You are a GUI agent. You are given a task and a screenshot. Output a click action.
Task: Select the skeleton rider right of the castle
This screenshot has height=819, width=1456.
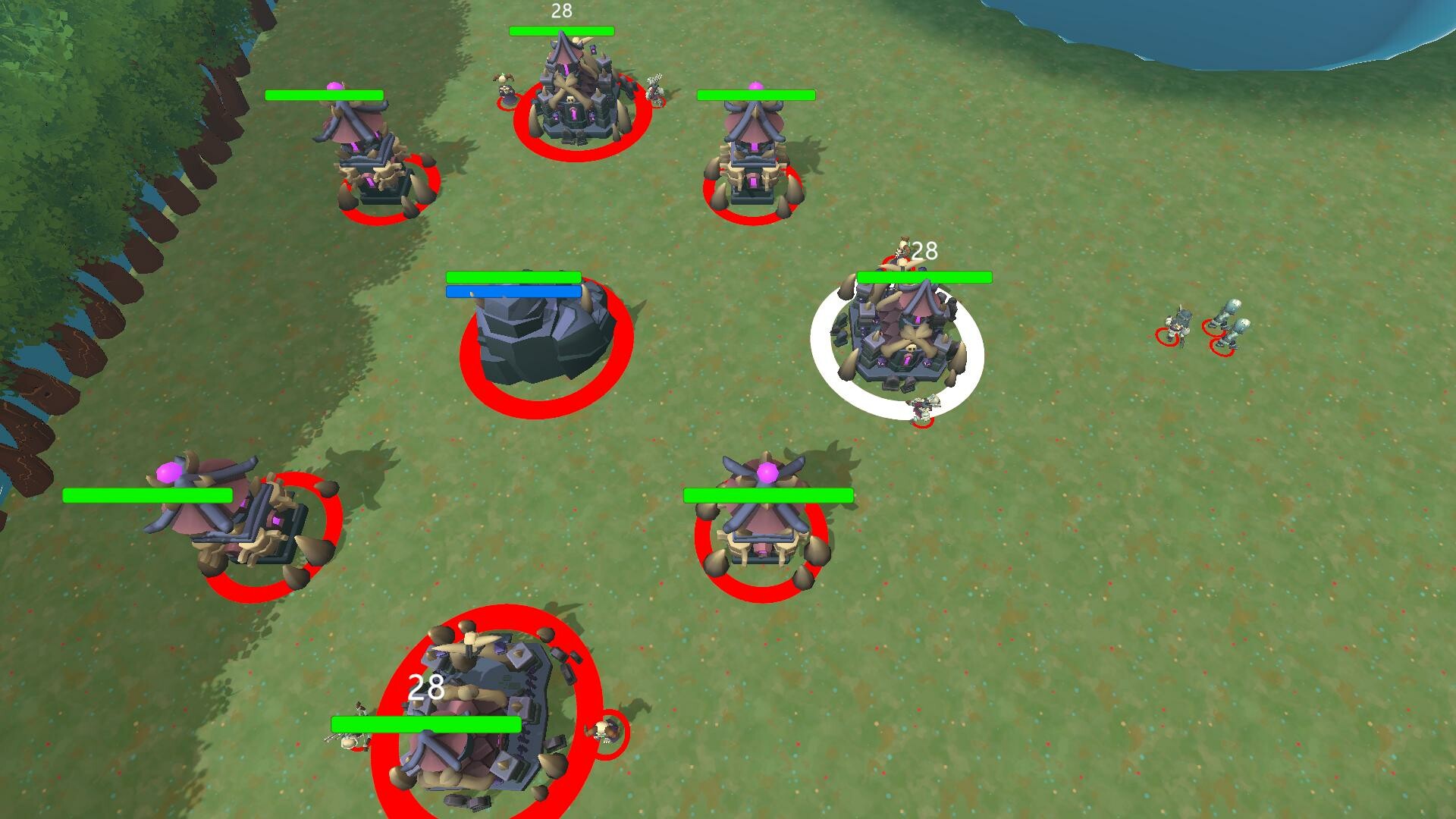pyautogui.click(x=654, y=89)
